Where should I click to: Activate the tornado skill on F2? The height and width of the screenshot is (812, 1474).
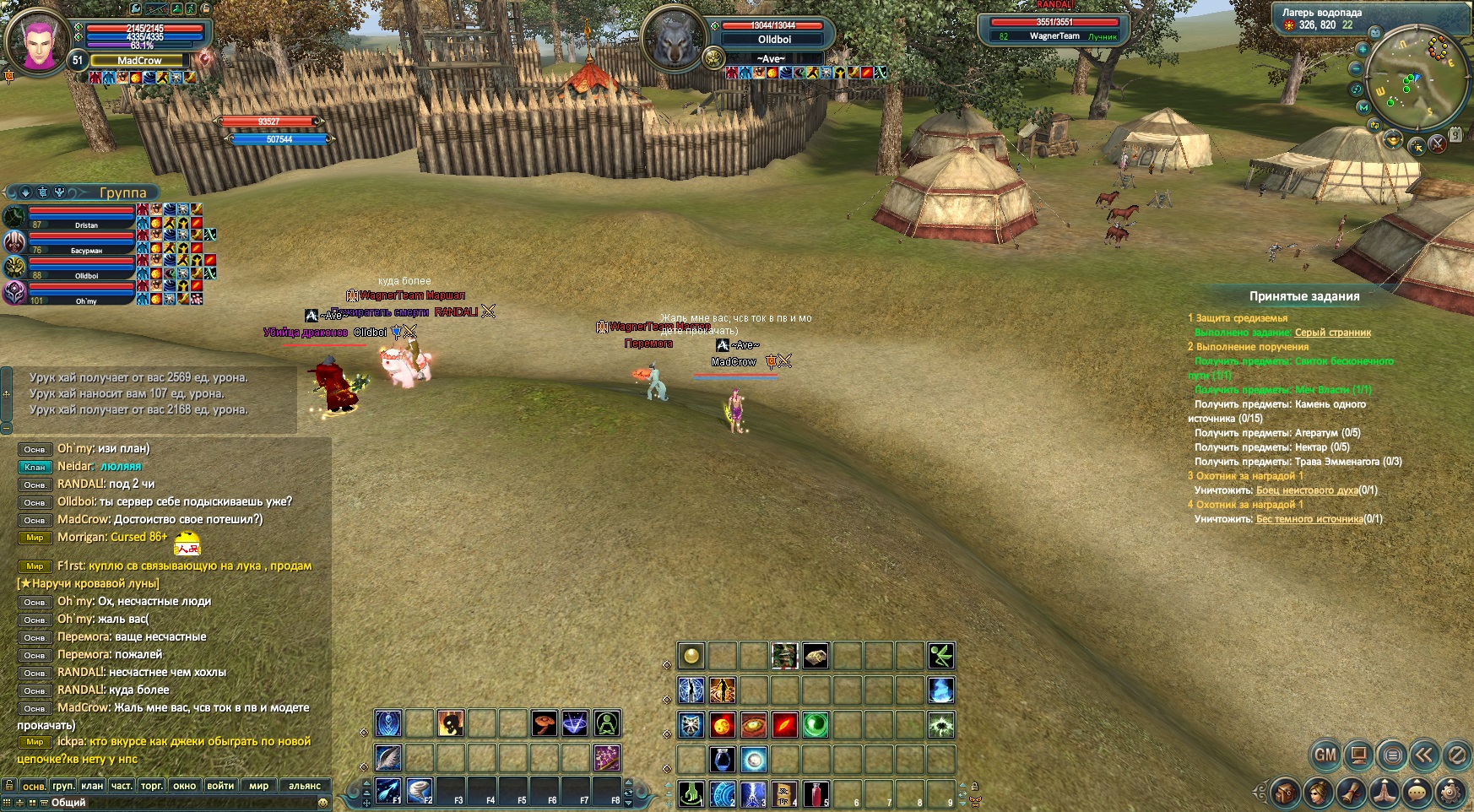pyautogui.click(x=419, y=791)
